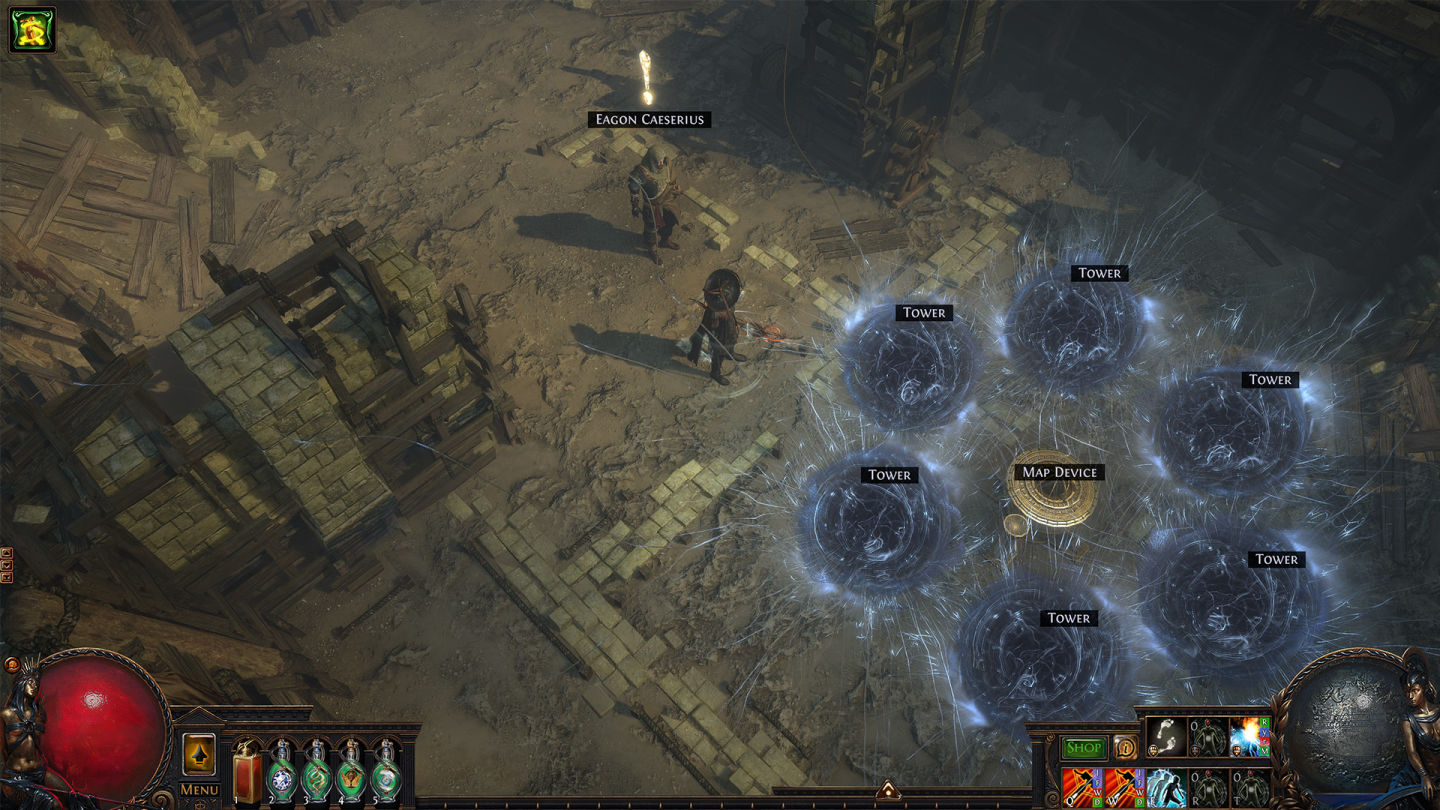Activate the crossbow skill bound to W
The width and height of the screenshot is (1440, 810).
(1125, 788)
